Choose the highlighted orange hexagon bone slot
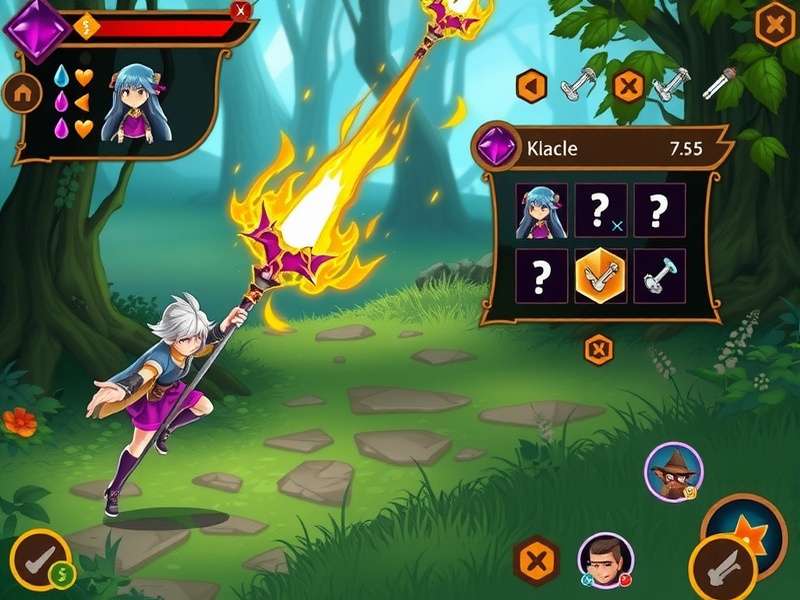The height and width of the screenshot is (600, 800). click(x=600, y=275)
